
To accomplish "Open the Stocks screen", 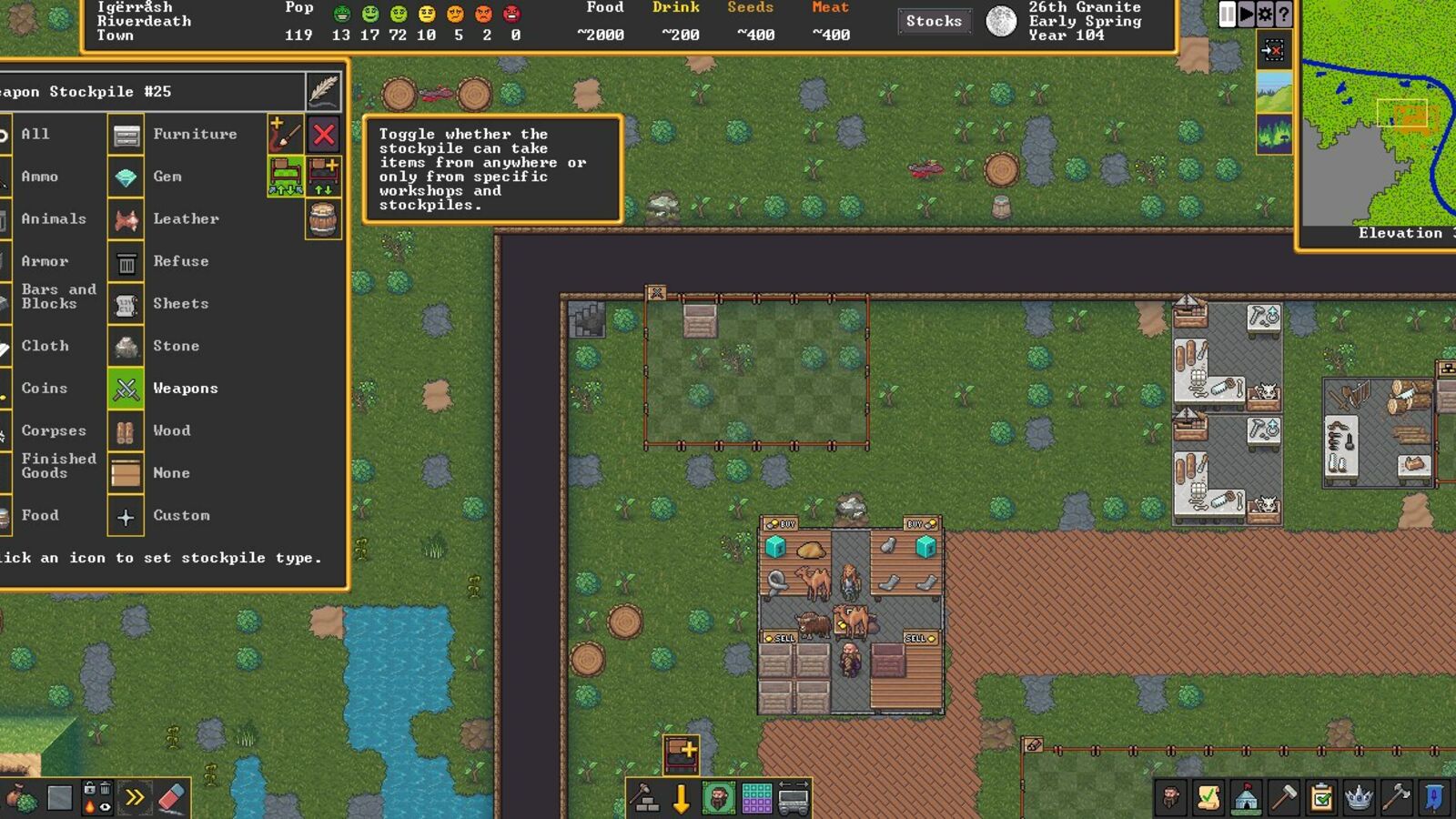I will (x=934, y=21).
